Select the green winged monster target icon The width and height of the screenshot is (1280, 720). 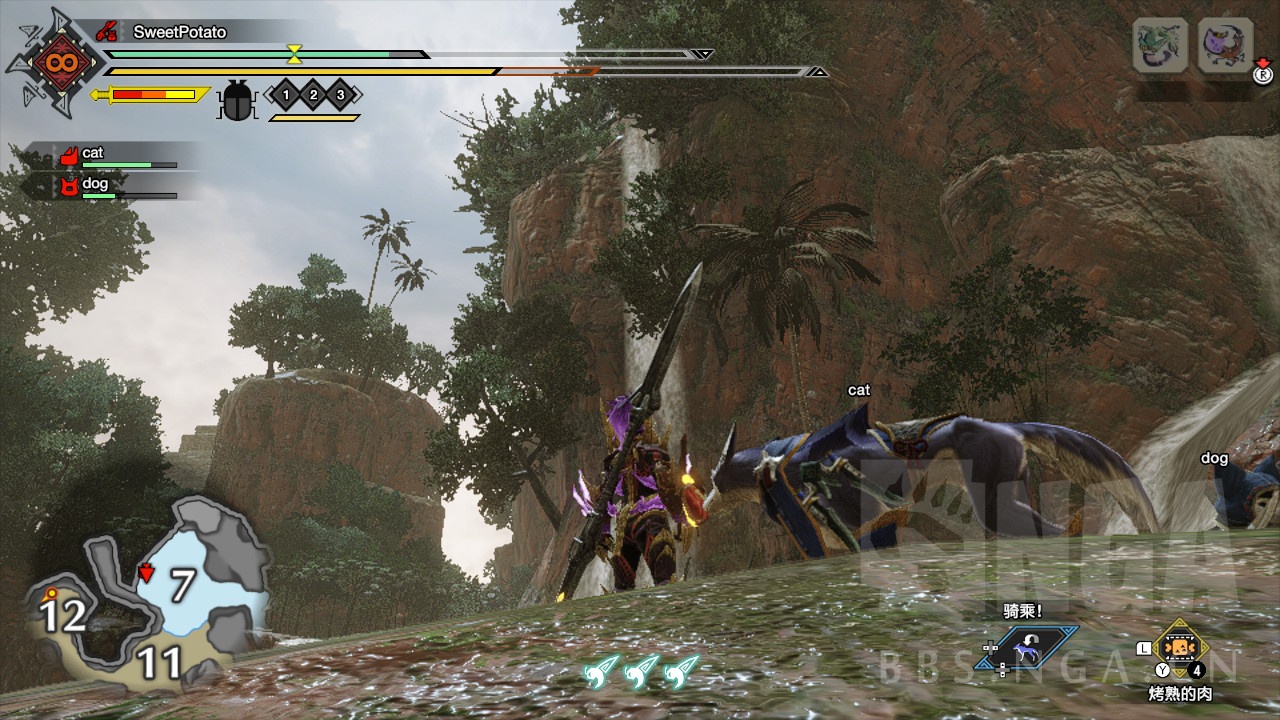(x=1160, y=44)
